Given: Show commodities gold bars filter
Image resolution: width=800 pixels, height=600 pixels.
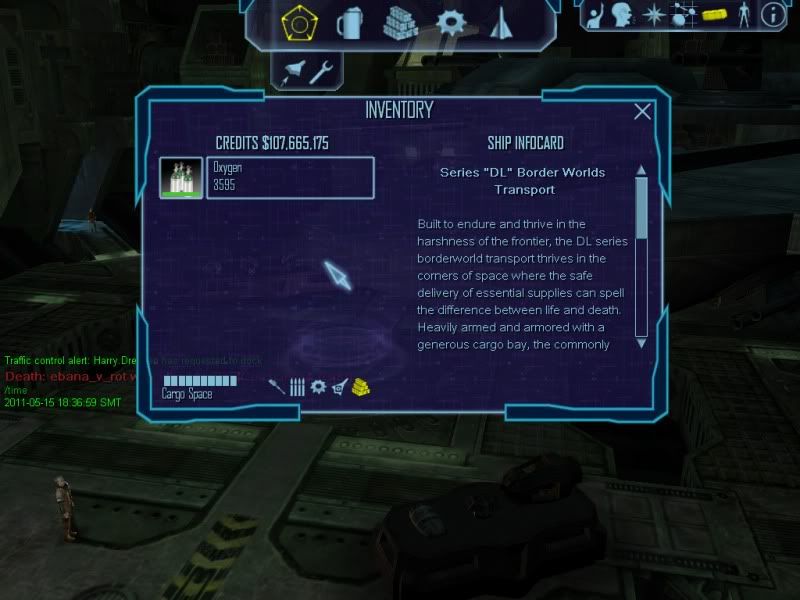Looking at the screenshot, I should coord(361,386).
